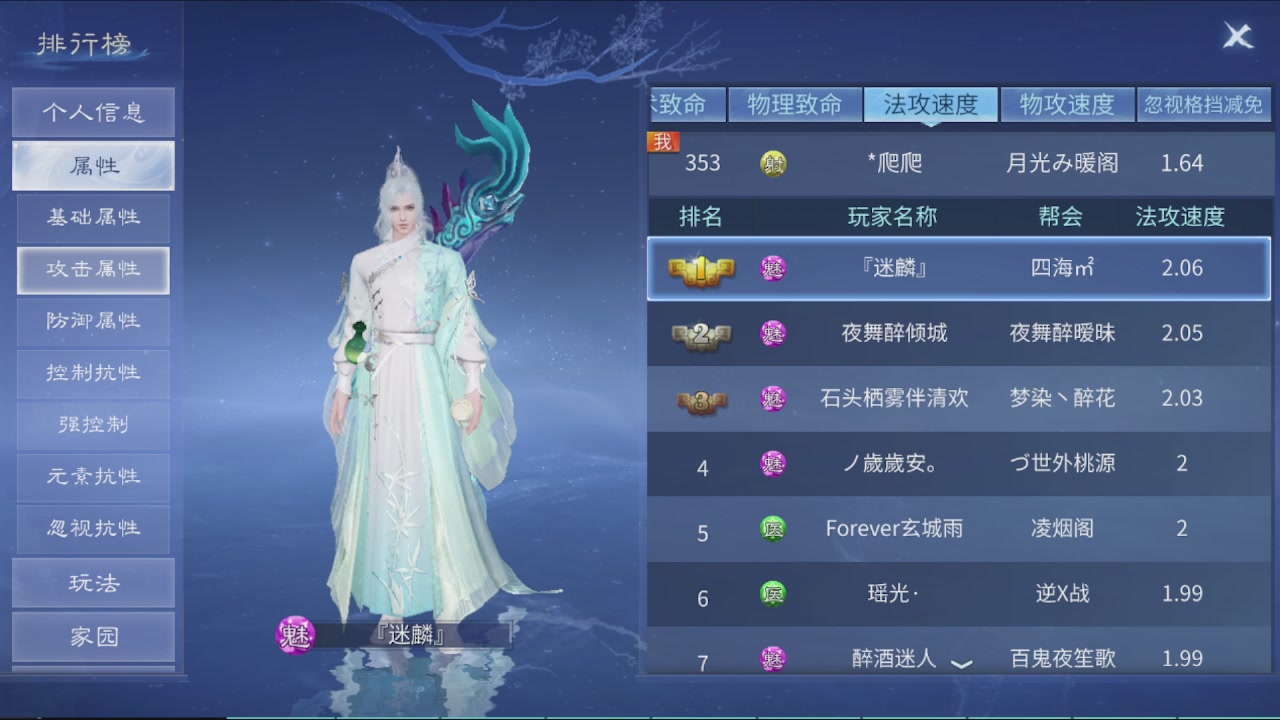The width and height of the screenshot is (1280, 720).
Task: Open 基础属性 in the sidebar
Action: click(93, 218)
